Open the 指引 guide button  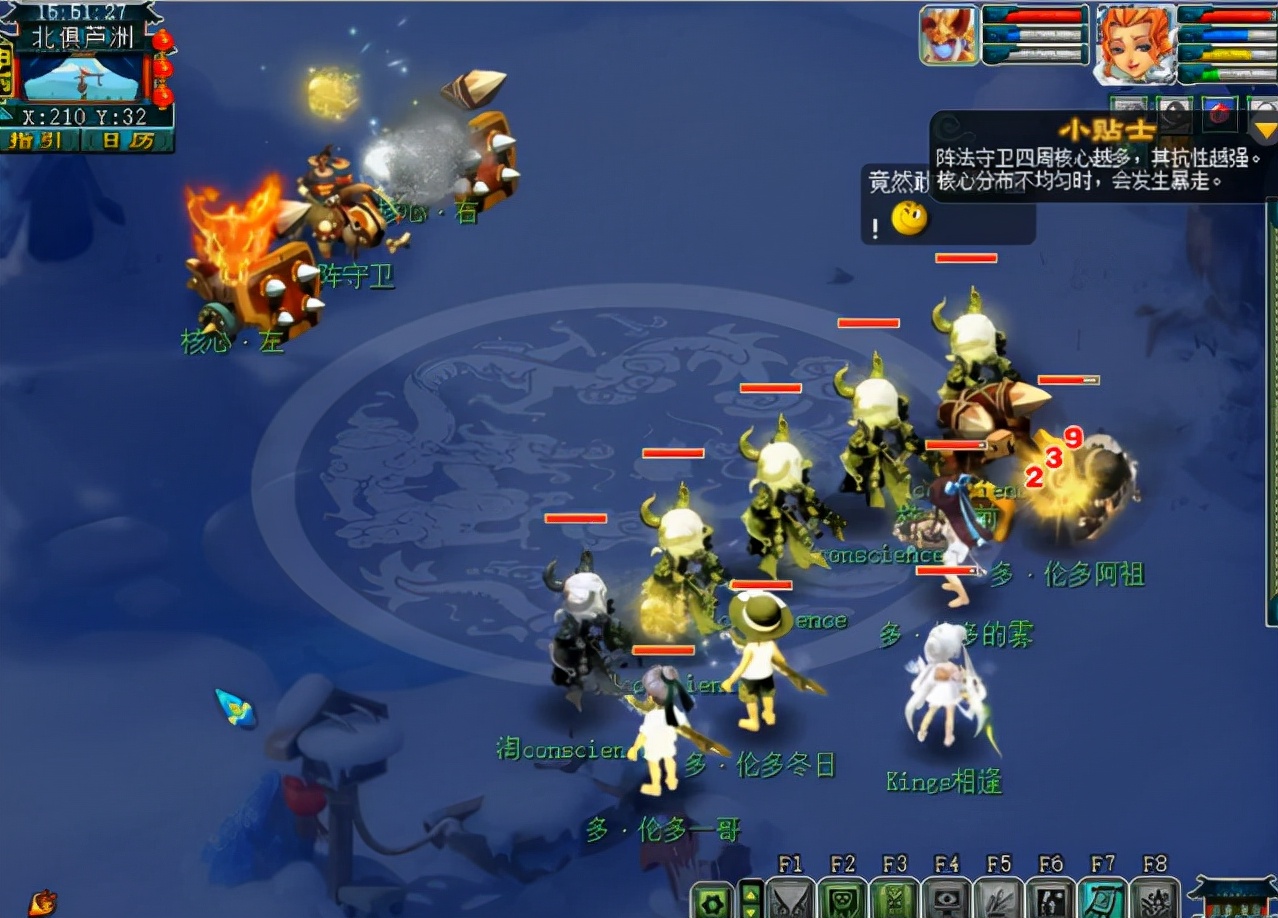39,141
